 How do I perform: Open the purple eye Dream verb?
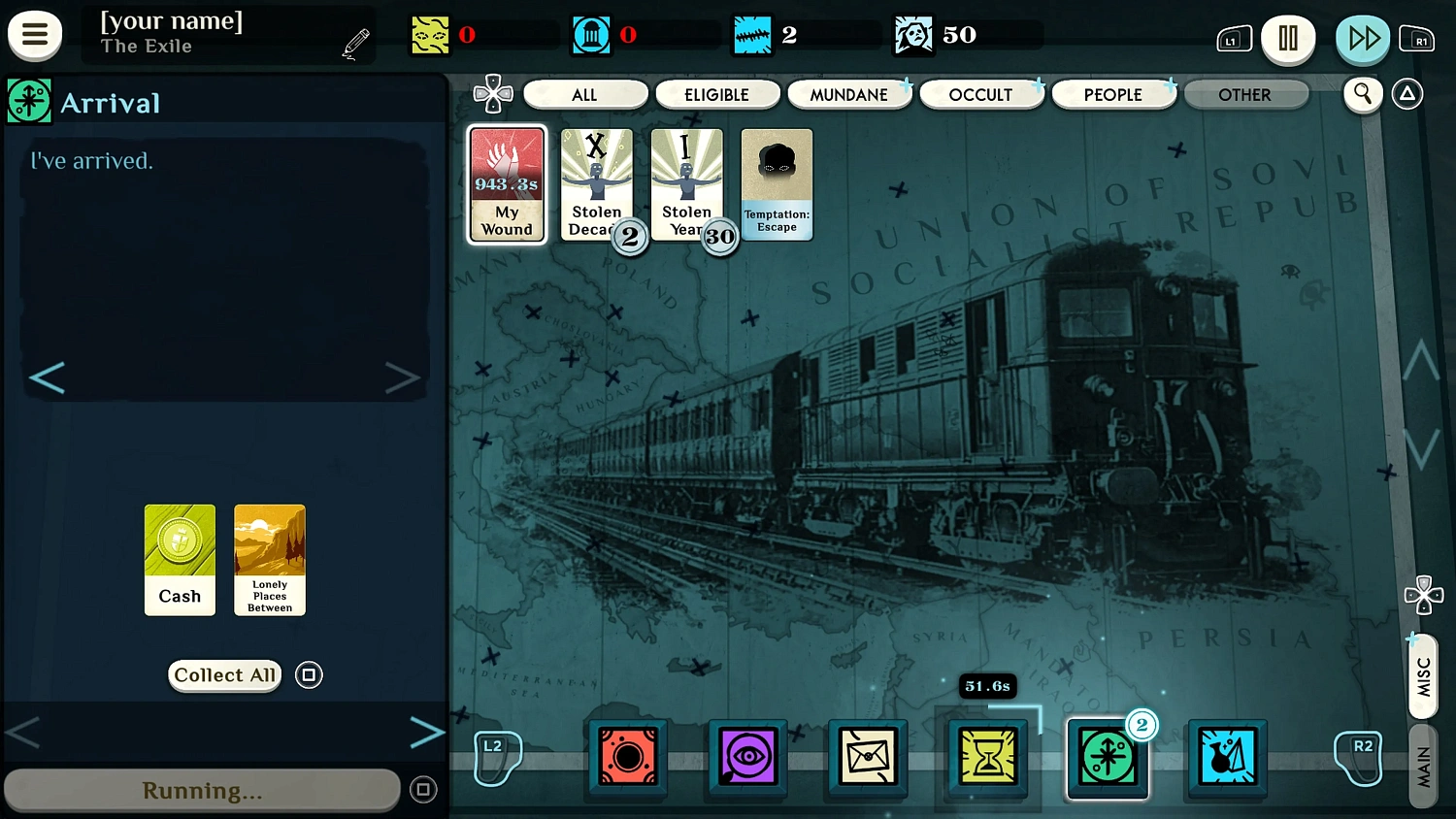(x=746, y=758)
